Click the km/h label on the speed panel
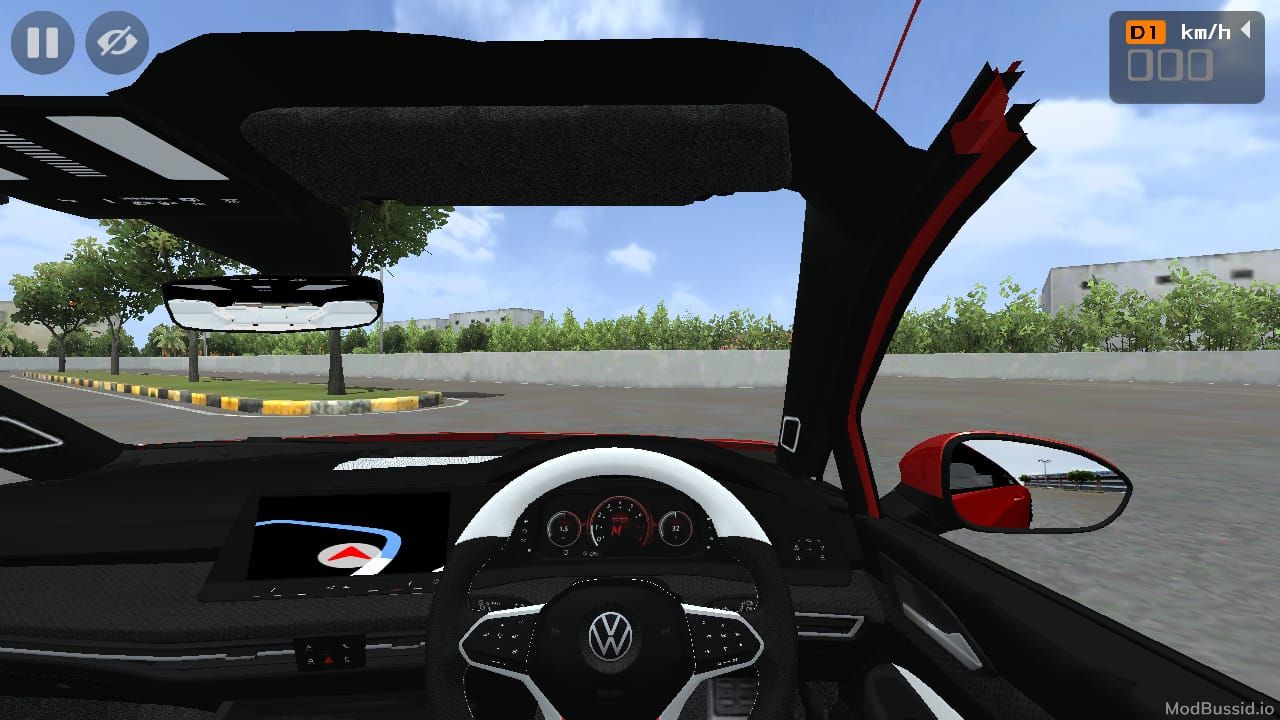 pyautogui.click(x=1207, y=31)
